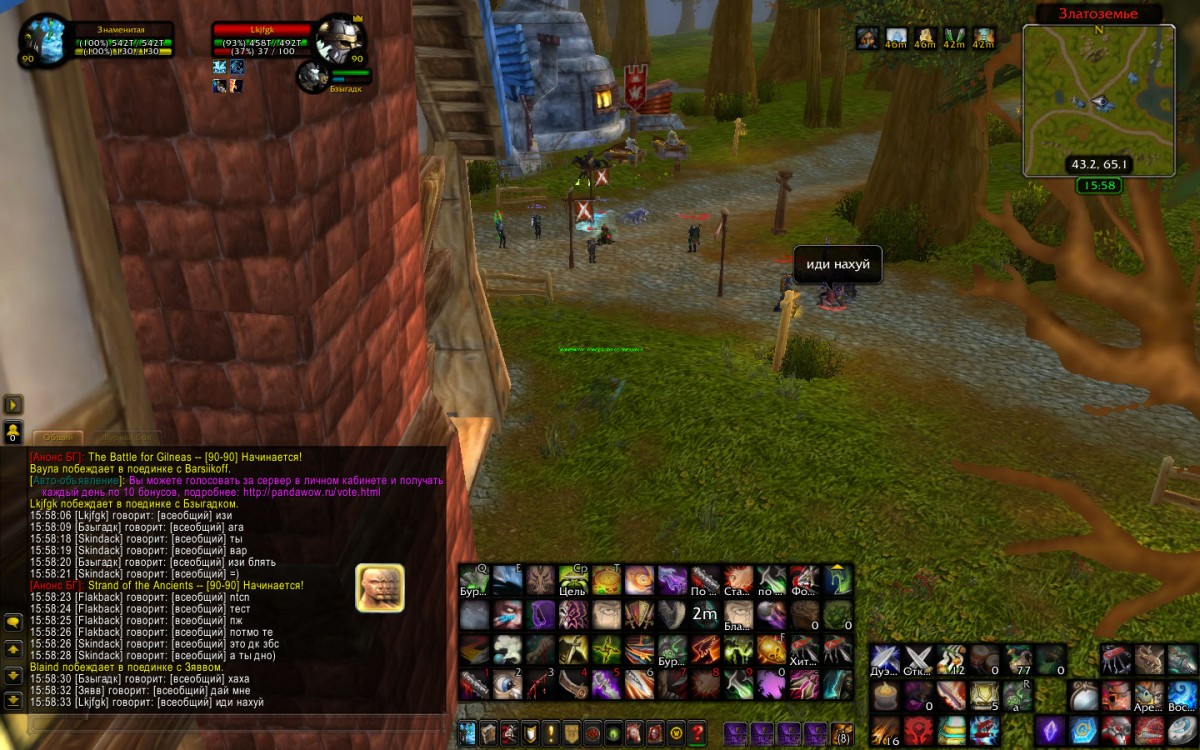The image size is (1200, 750).
Task: Activate the golden skull ability bound to F
Action: [x=771, y=649]
